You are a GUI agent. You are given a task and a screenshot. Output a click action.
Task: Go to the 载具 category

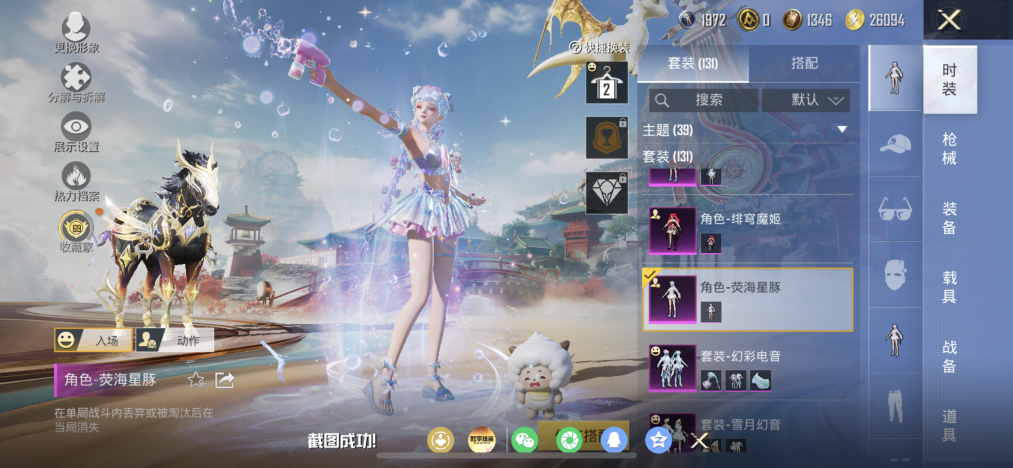(x=949, y=287)
